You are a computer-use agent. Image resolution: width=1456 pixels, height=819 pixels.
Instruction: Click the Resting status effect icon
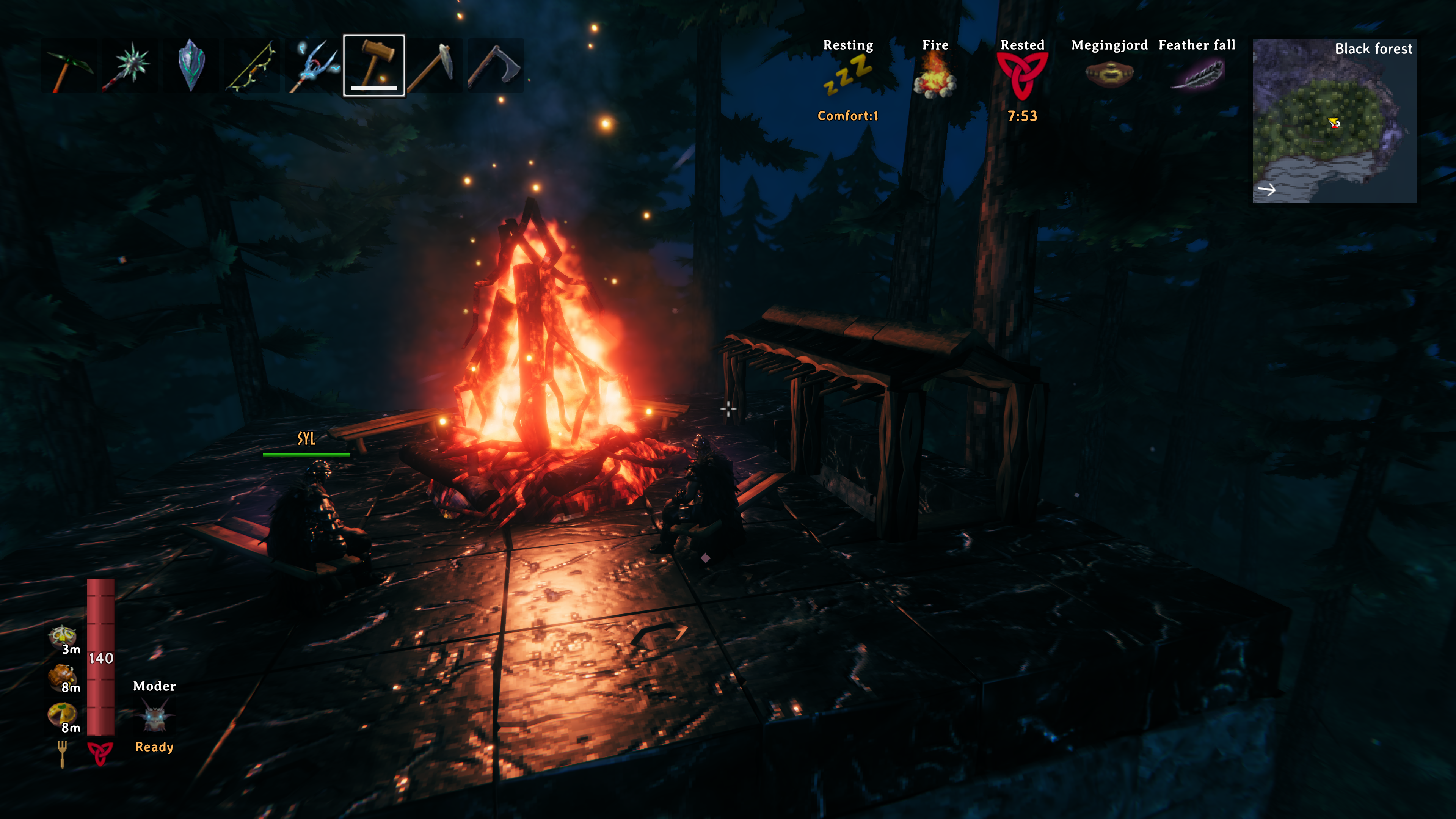[848, 76]
